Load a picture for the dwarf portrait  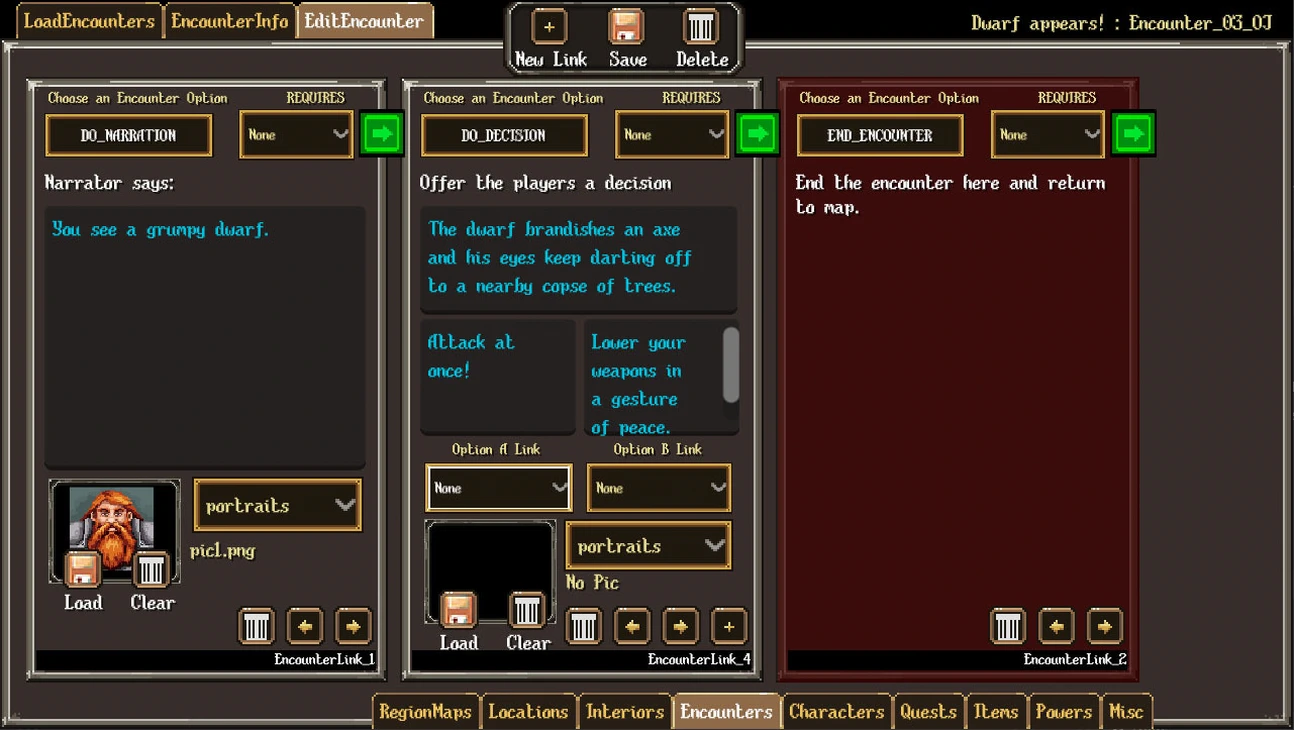click(83, 571)
